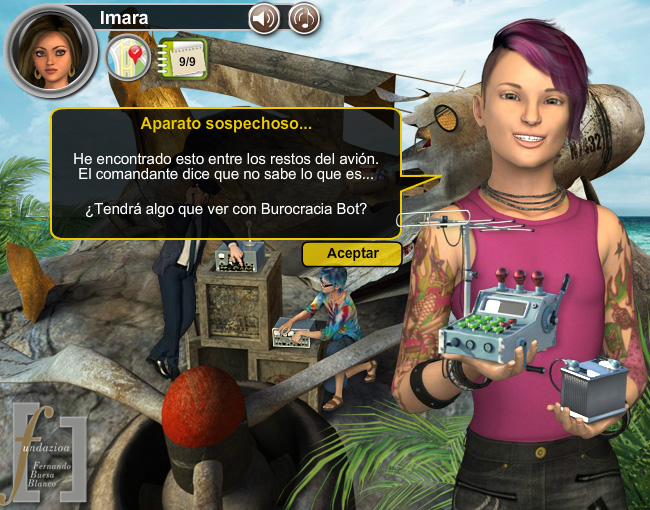This screenshot has height=510, width=650.
Task: Open the map with the red pin
Action: tap(129, 59)
